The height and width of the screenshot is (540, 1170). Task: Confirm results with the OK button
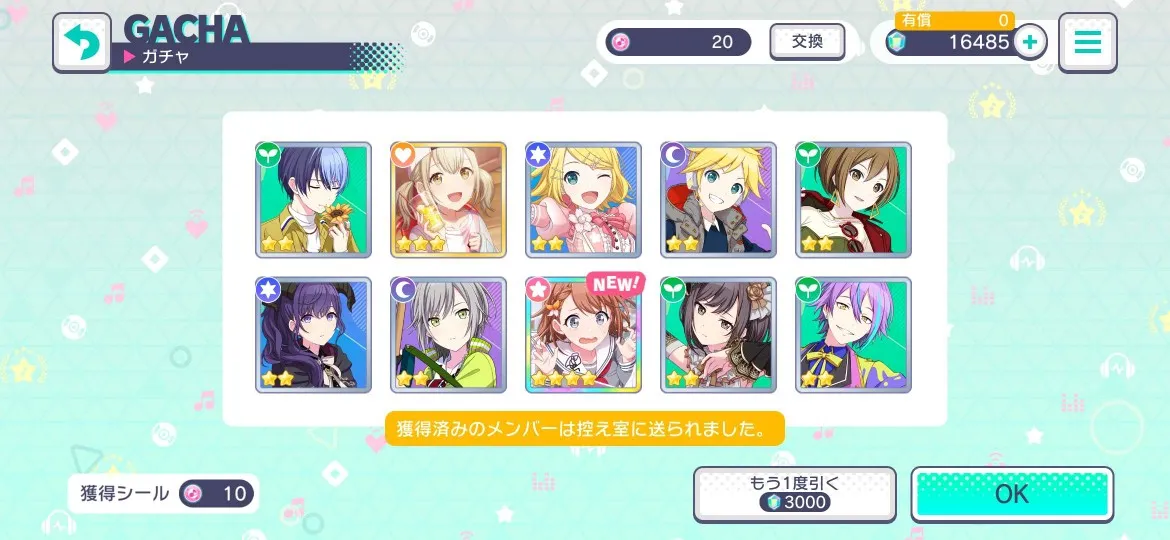[x=1012, y=494]
